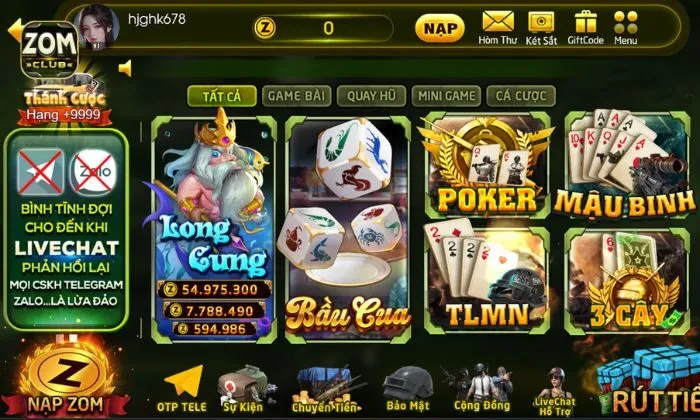This screenshot has width=700, height=420.
Task: Open the Menu icon
Action: pyautogui.click(x=626, y=27)
